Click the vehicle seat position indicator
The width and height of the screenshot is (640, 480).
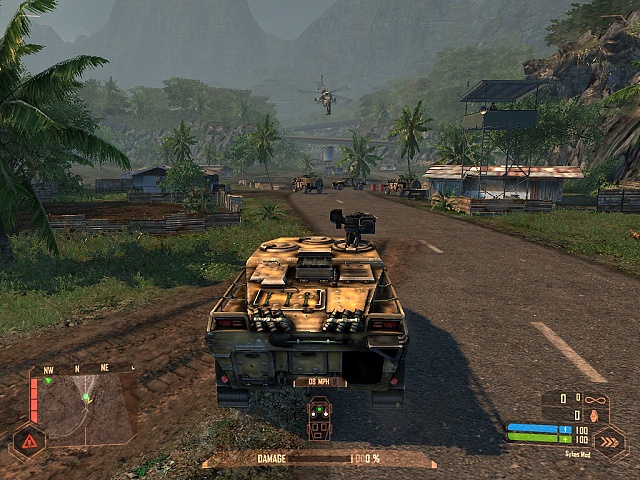click(x=319, y=418)
